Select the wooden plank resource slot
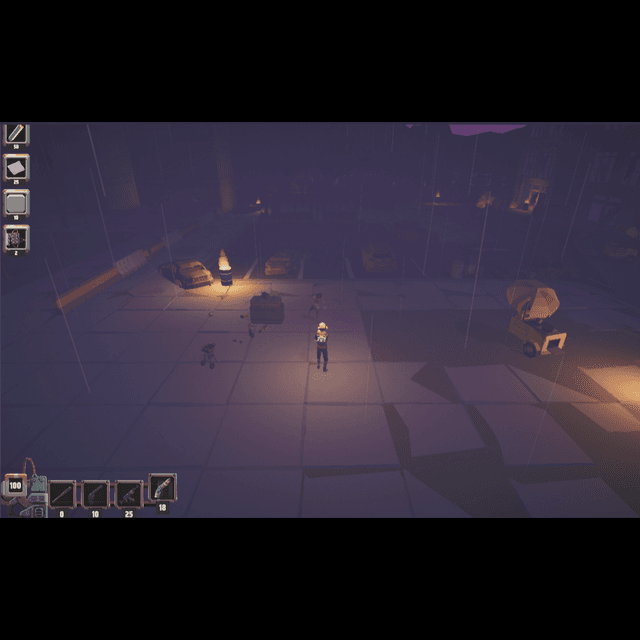 coord(17,134)
